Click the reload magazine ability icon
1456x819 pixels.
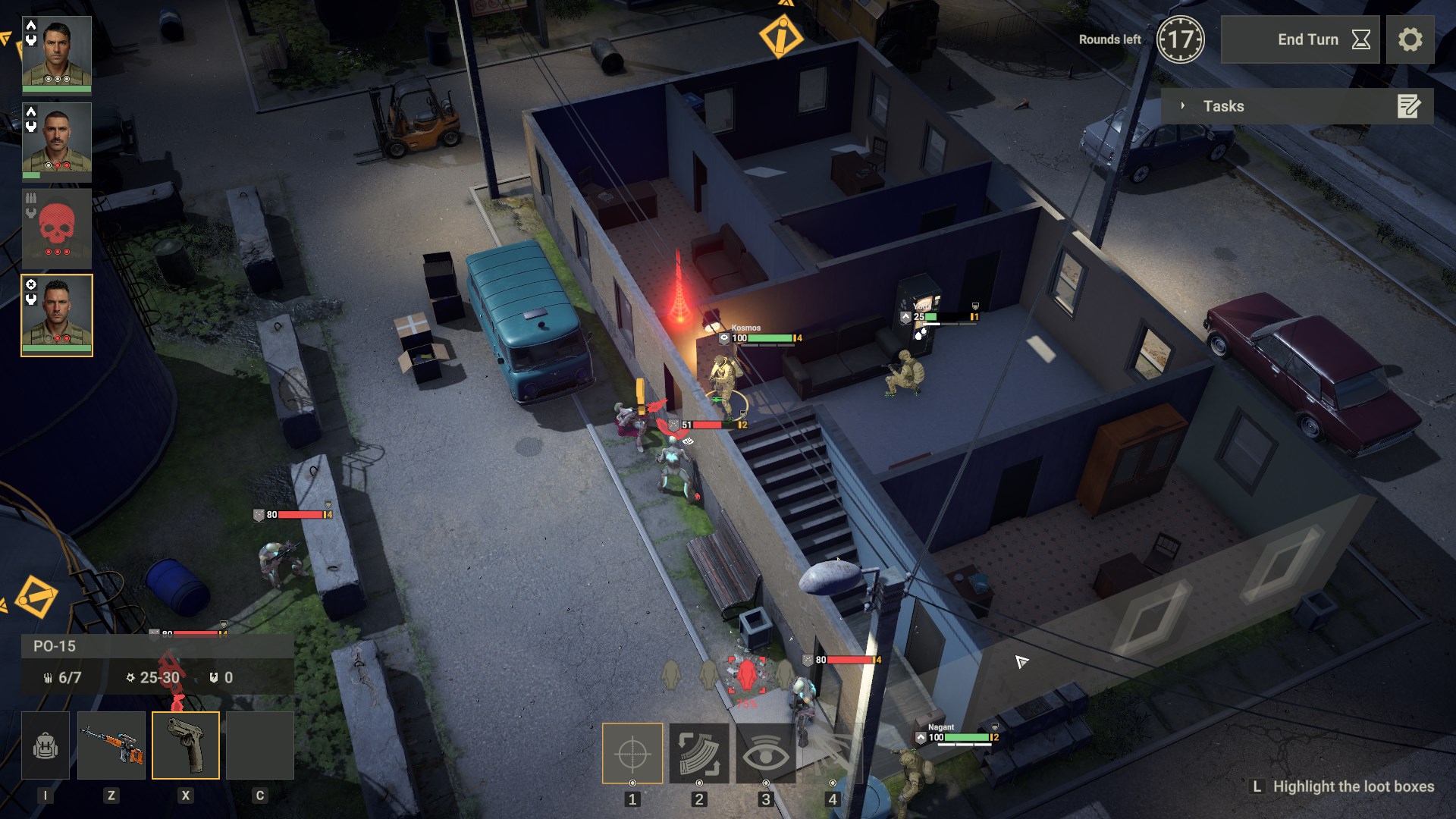[699, 755]
